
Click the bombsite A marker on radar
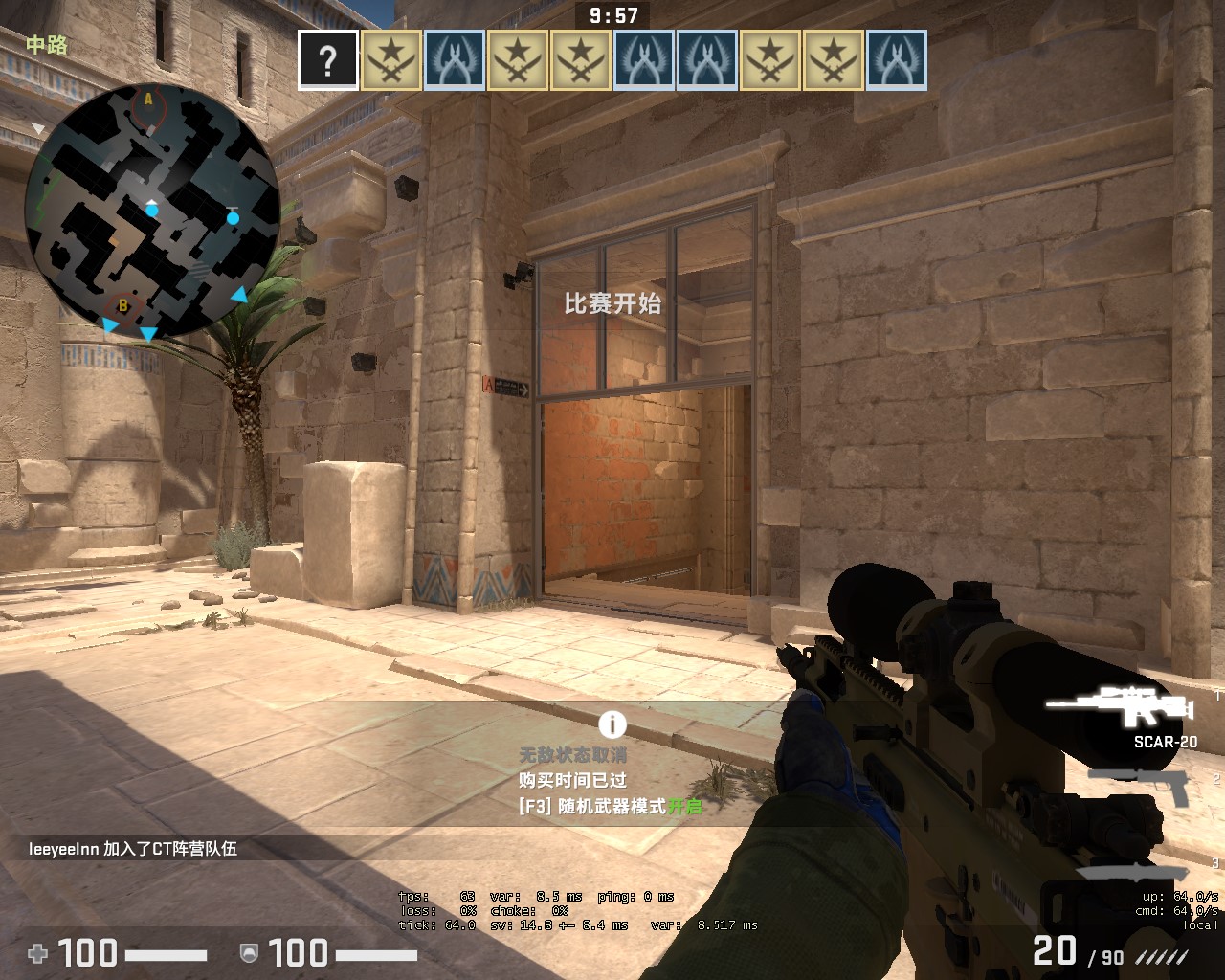(x=148, y=100)
